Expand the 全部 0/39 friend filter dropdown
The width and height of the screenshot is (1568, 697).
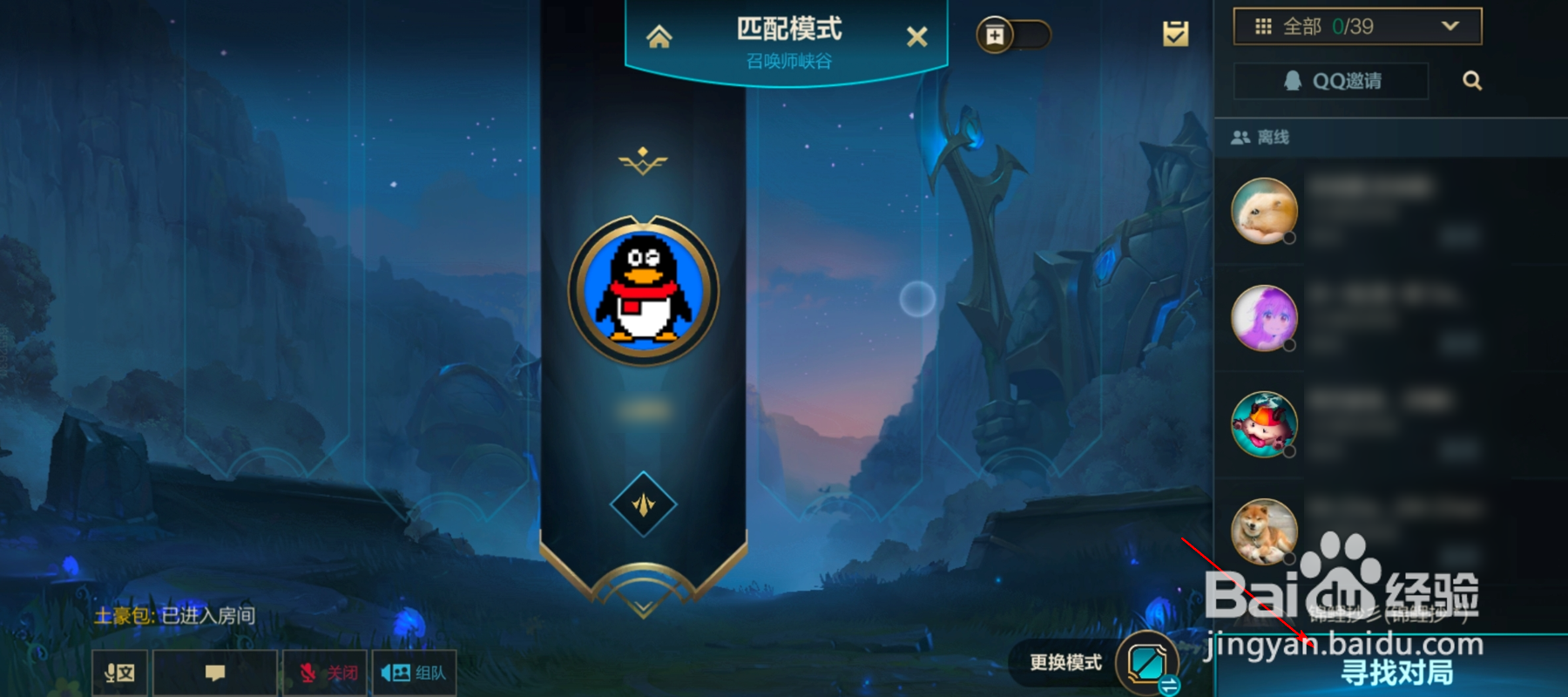[1355, 26]
